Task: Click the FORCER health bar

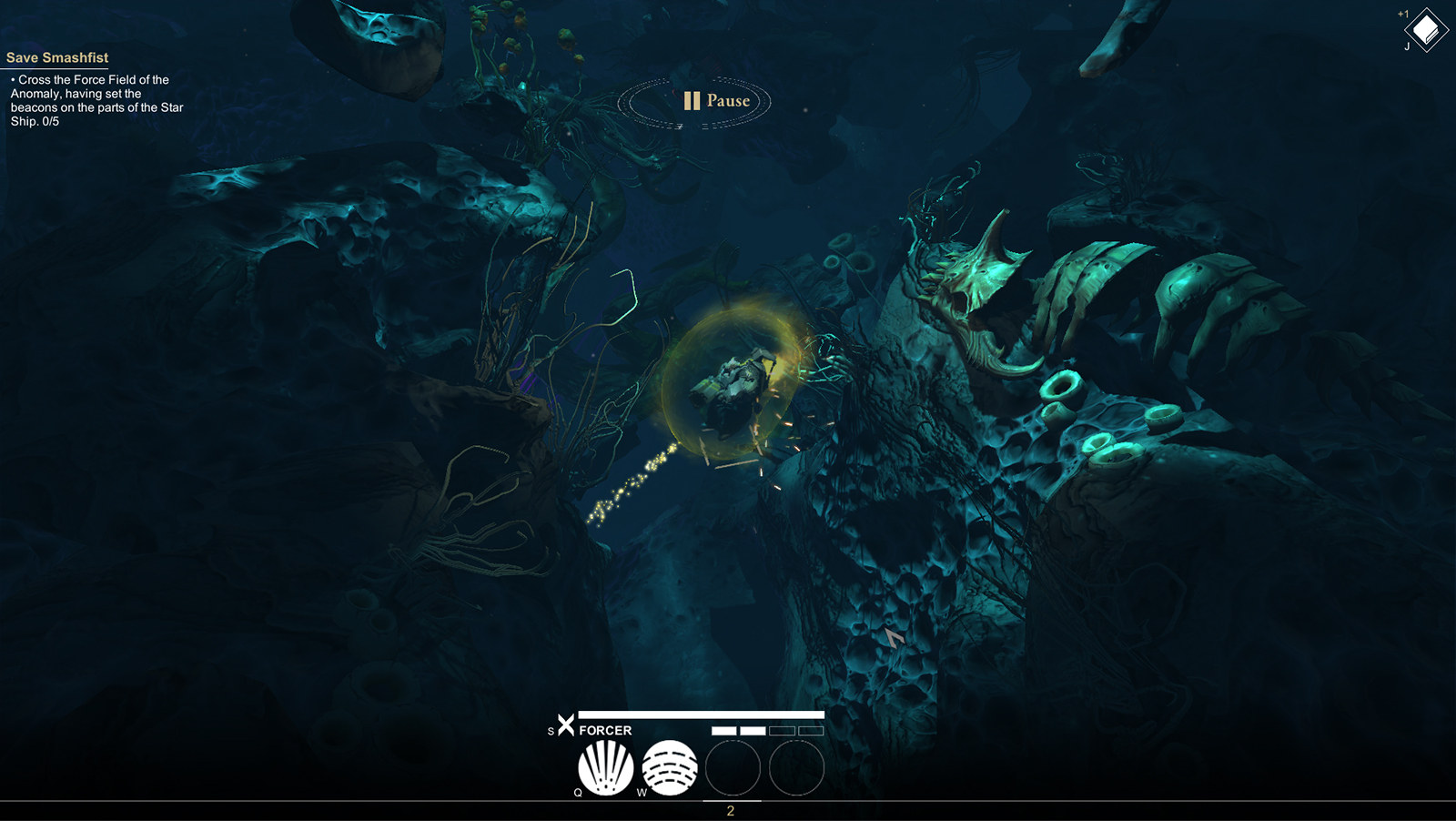Action: point(701,715)
